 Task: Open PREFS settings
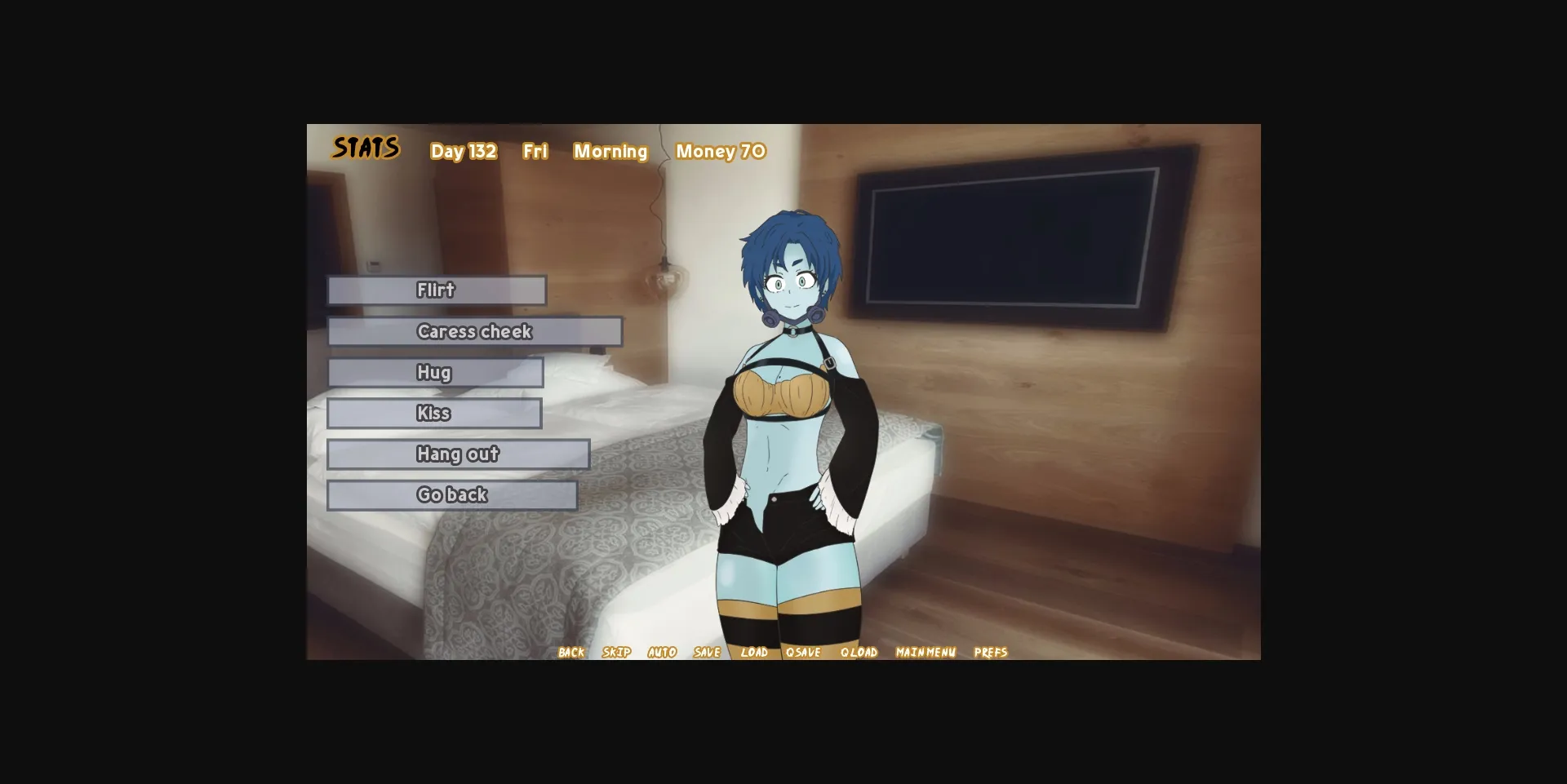[992, 652]
